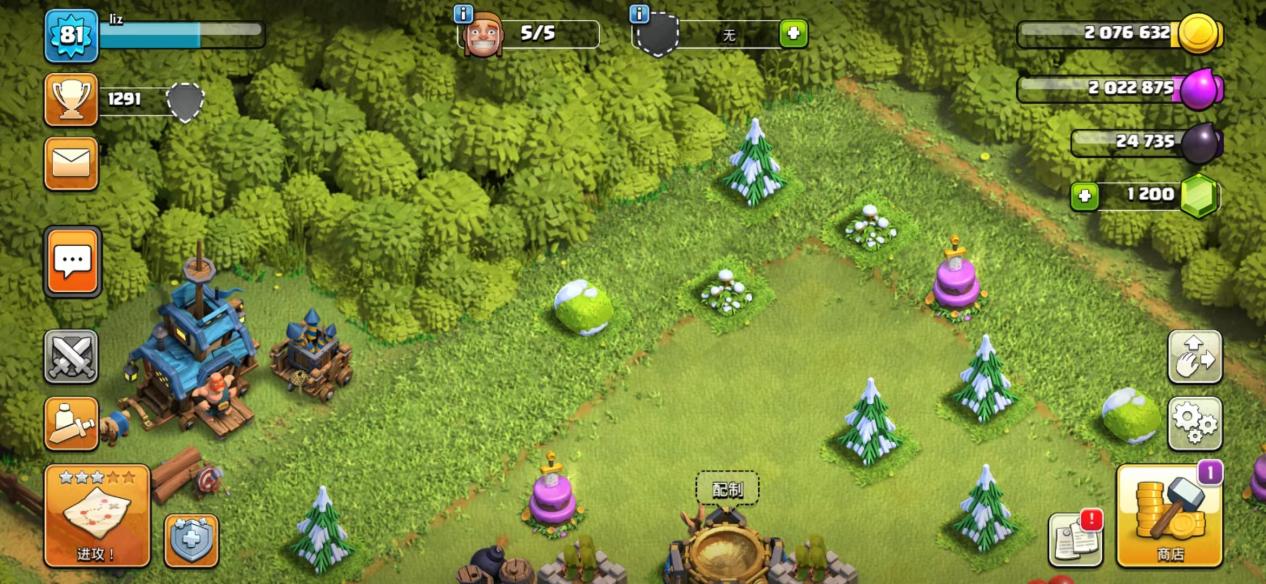Add gems with the green plus

(x=1084, y=196)
